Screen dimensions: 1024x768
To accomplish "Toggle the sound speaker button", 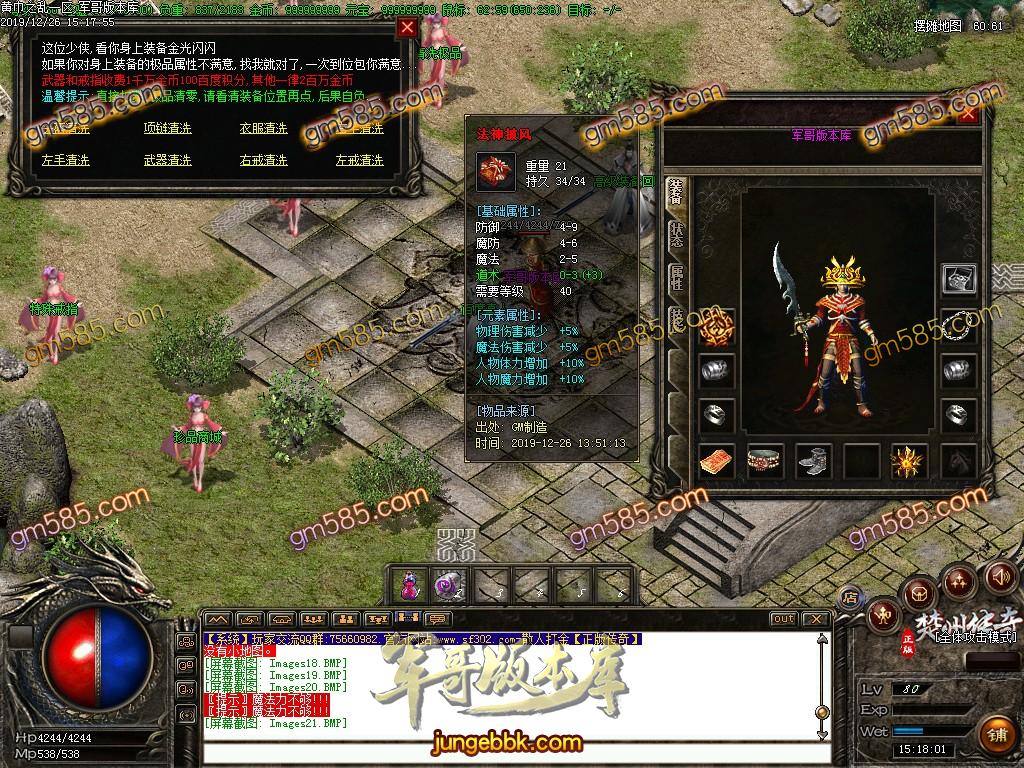I will (1001, 576).
